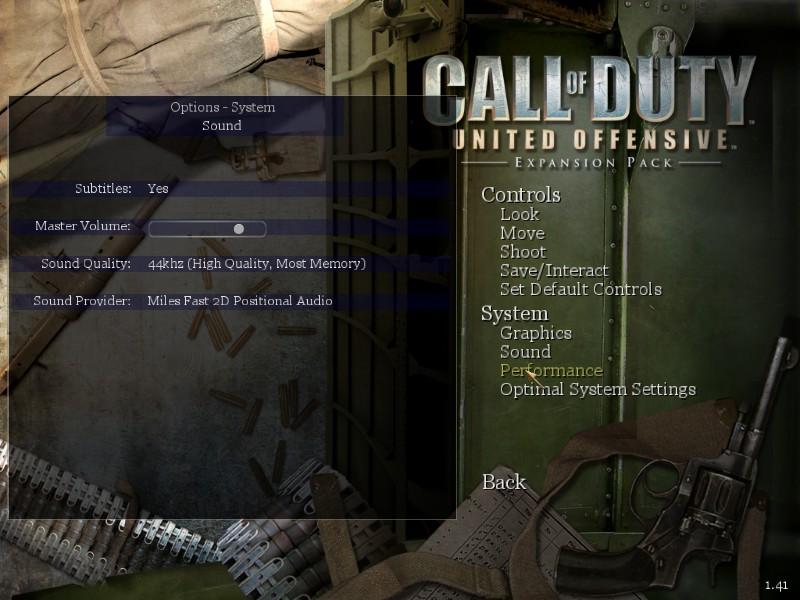Image resolution: width=800 pixels, height=600 pixels.
Task: Select the Move controls entry
Action: 522,233
